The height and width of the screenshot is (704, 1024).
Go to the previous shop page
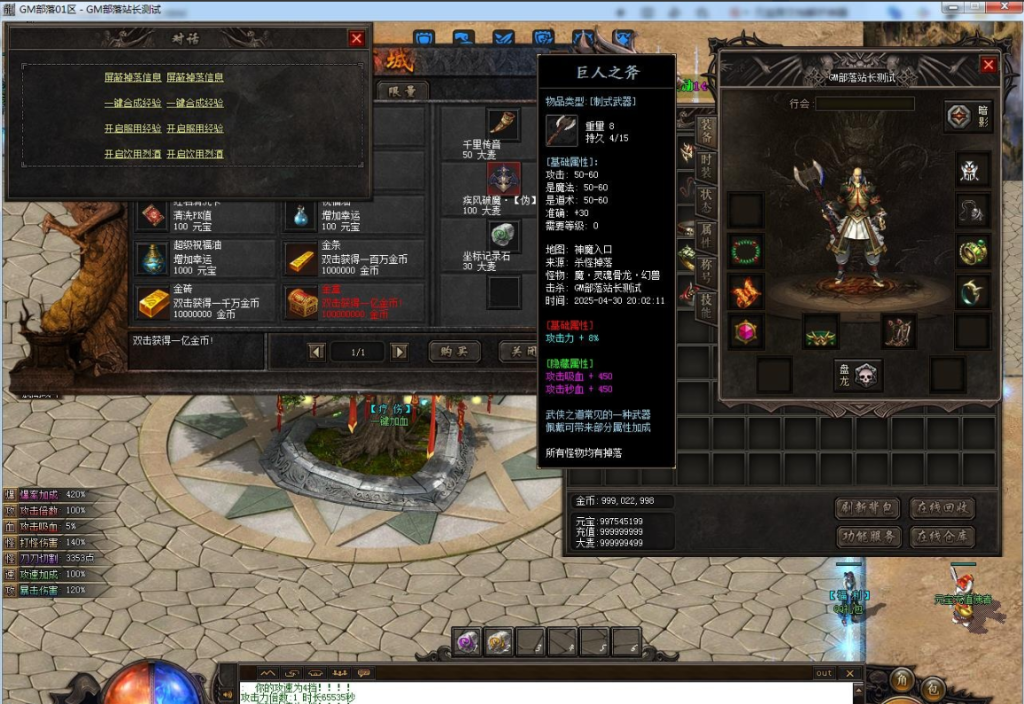(x=316, y=351)
